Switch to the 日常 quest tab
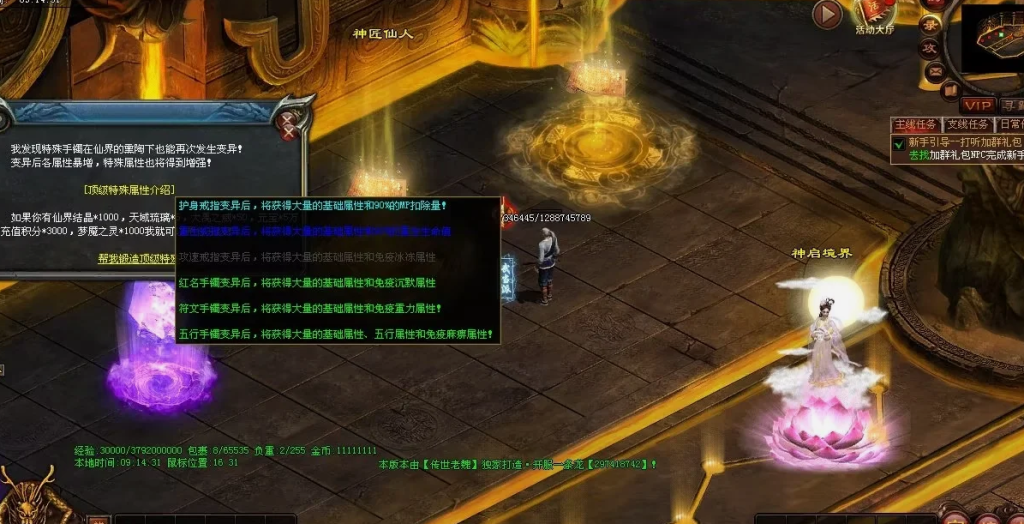The width and height of the screenshot is (1024, 524). [1009, 125]
